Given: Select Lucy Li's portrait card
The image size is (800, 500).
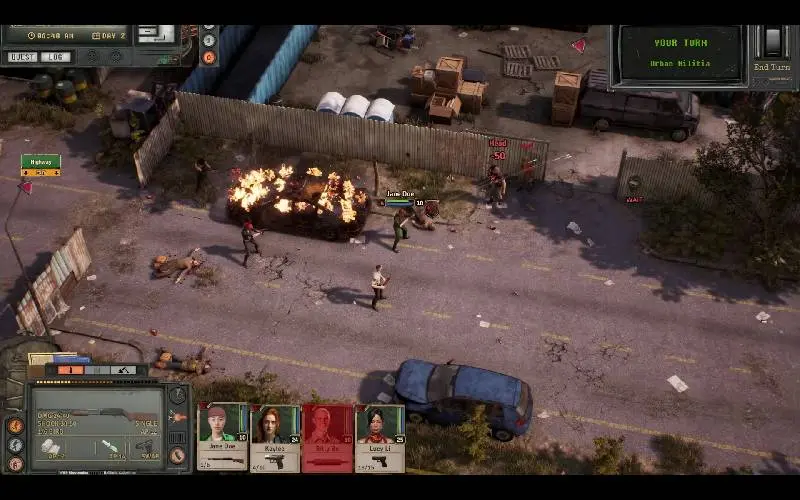Looking at the screenshot, I should coord(380,436).
